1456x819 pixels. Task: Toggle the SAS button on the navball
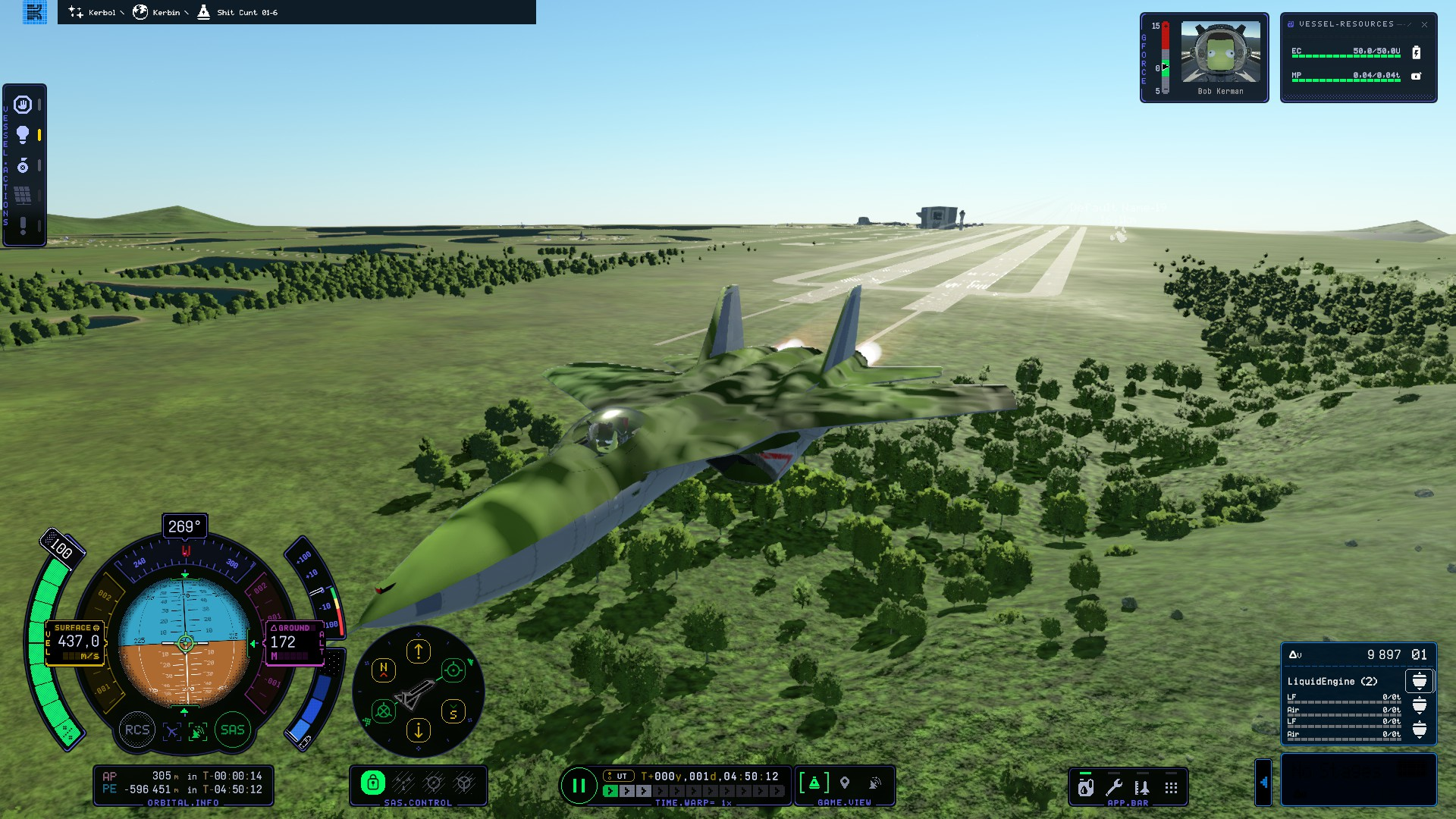232,730
